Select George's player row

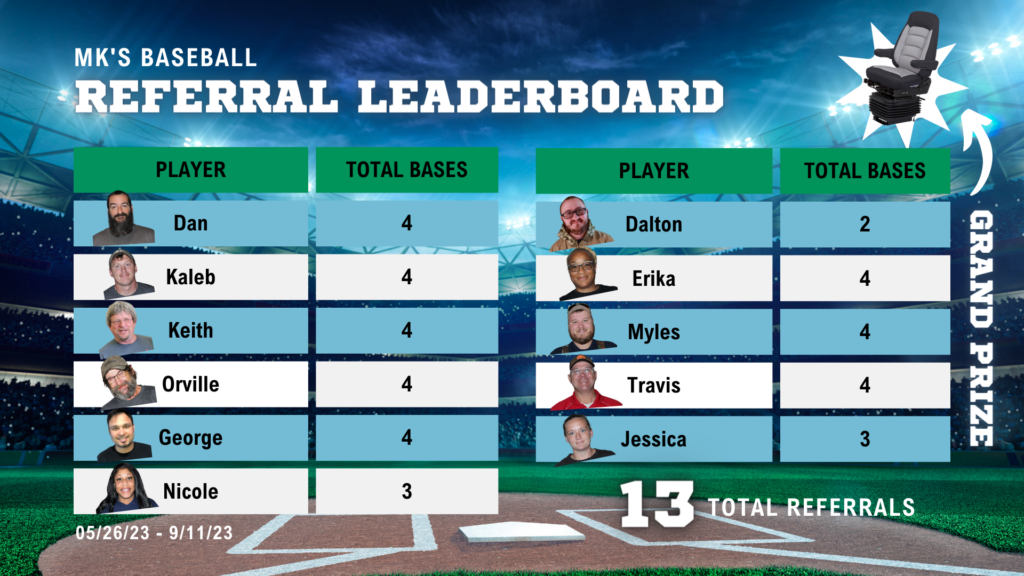point(190,438)
